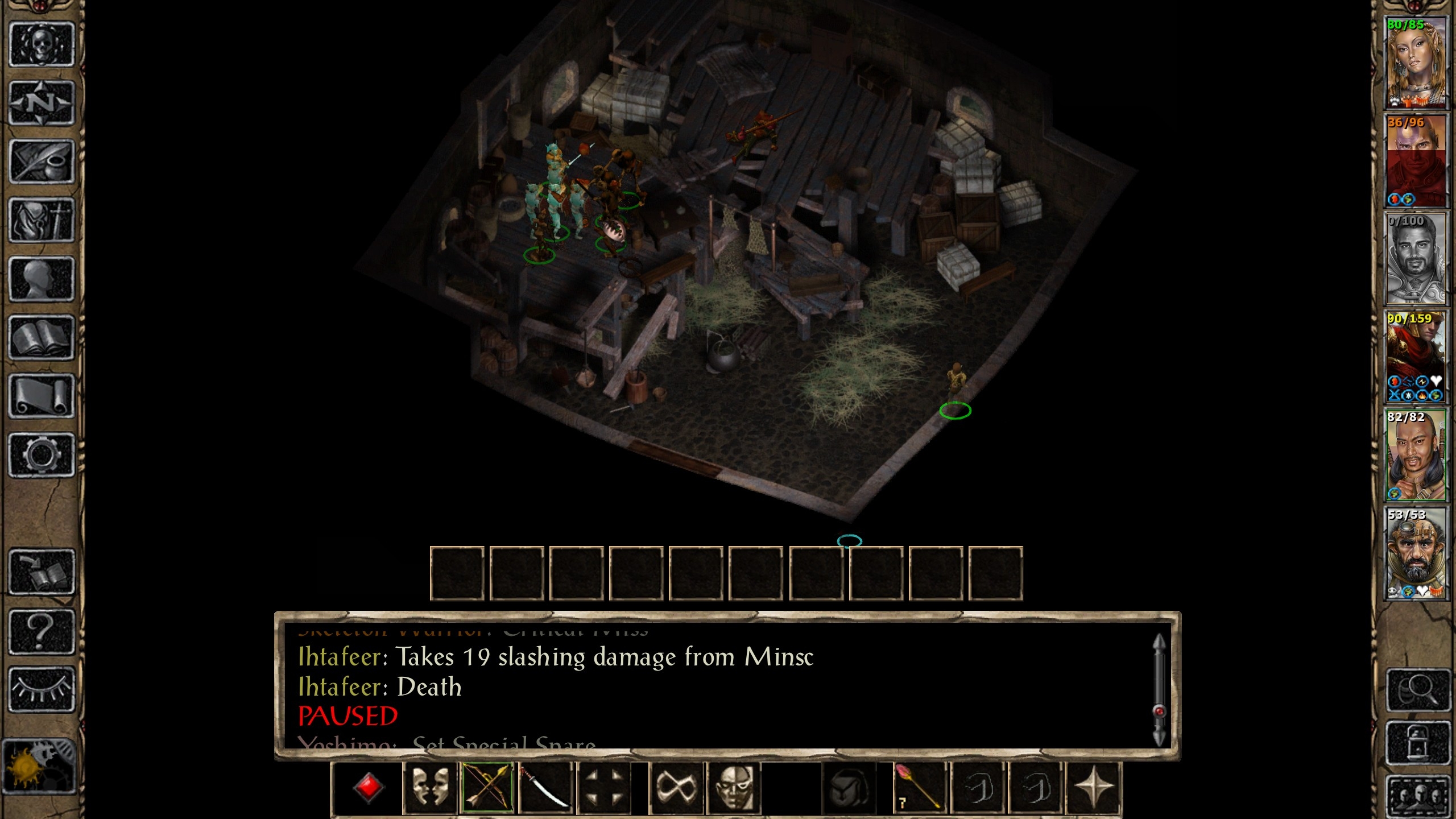Click the sun-and-gears clock to unpause
Viewport: 1456px width, 819px height.
(x=39, y=766)
